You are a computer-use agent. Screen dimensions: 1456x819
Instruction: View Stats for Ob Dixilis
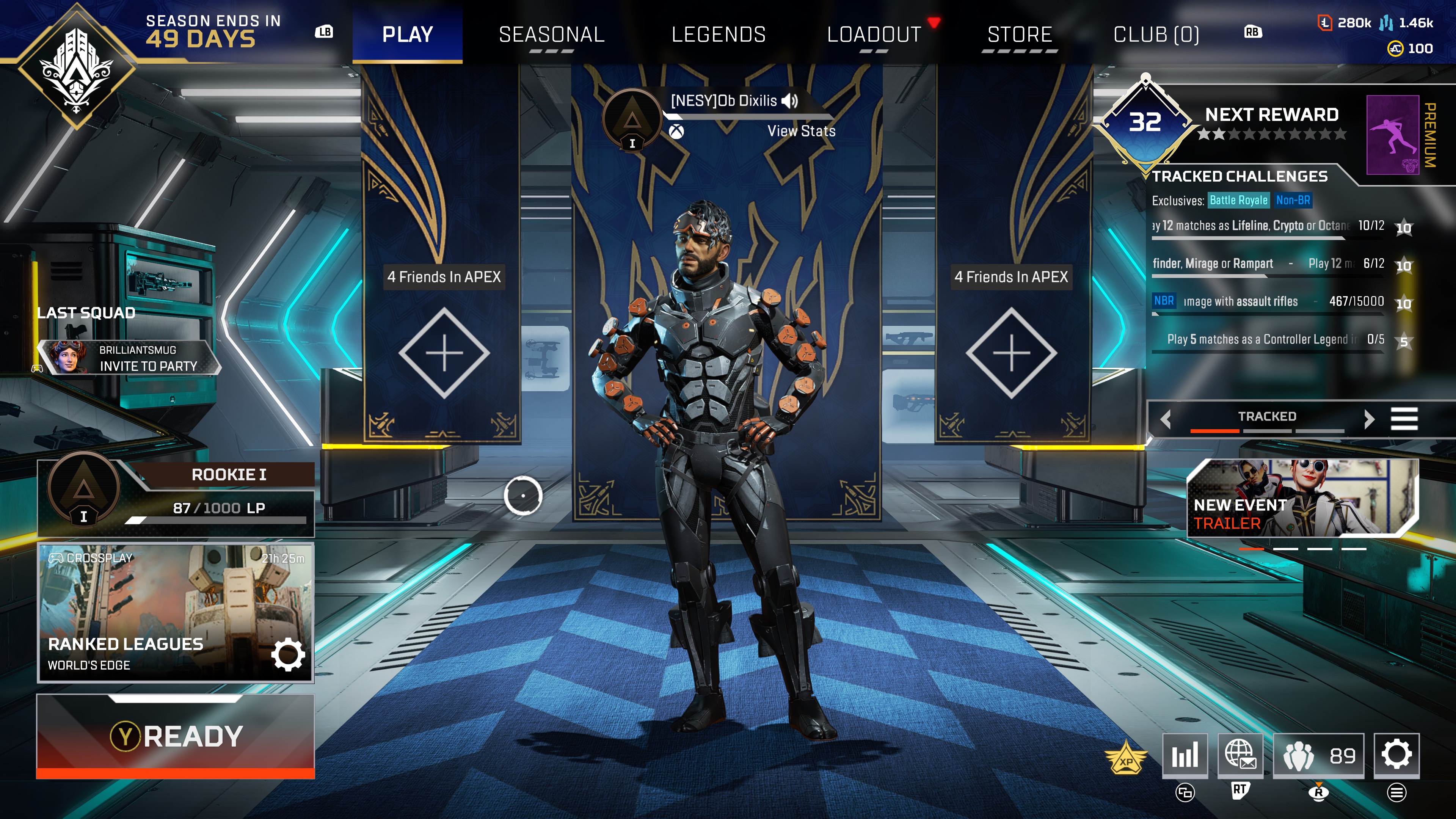(x=801, y=131)
